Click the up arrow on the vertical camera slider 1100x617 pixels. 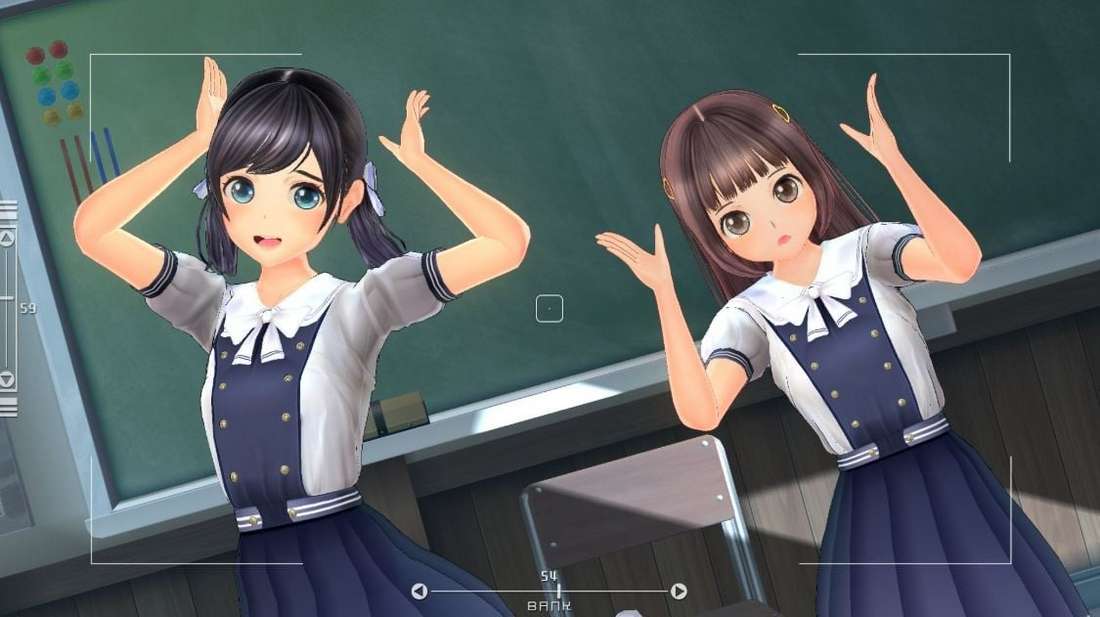(x=7, y=238)
